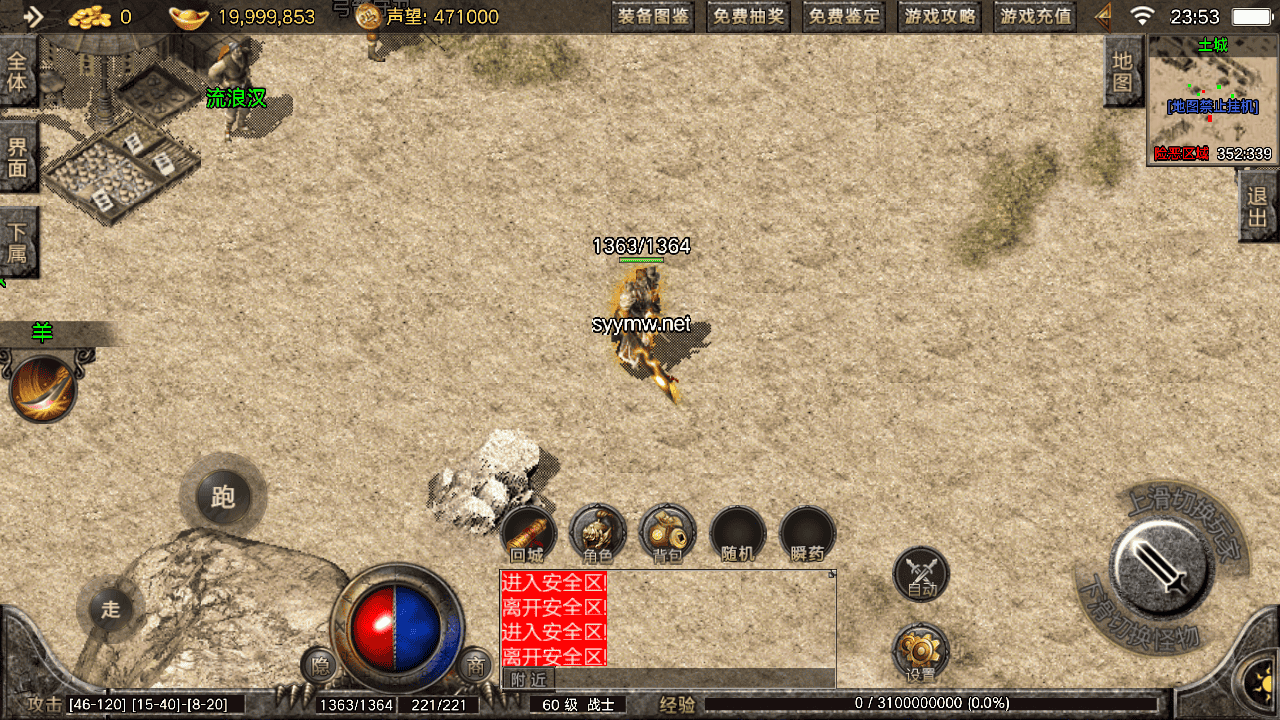This screenshot has height=720, width=1280.
Task: Click the 地图 map button
Action: (x=1123, y=72)
